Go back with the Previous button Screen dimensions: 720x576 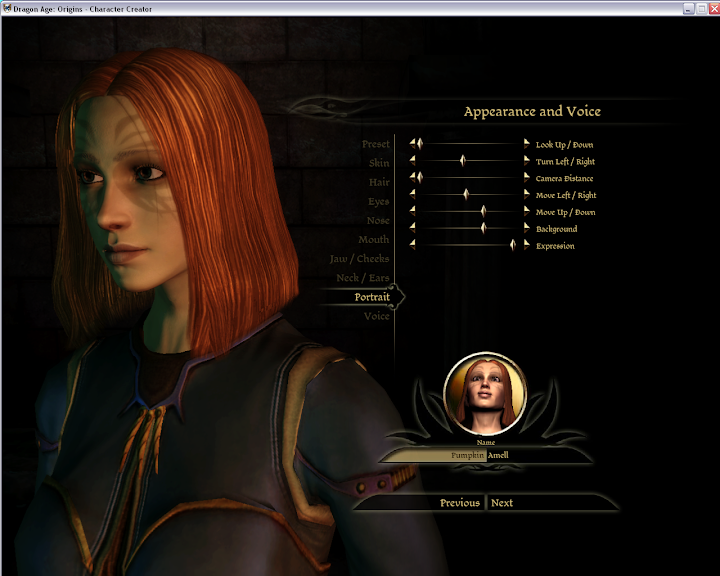click(459, 503)
